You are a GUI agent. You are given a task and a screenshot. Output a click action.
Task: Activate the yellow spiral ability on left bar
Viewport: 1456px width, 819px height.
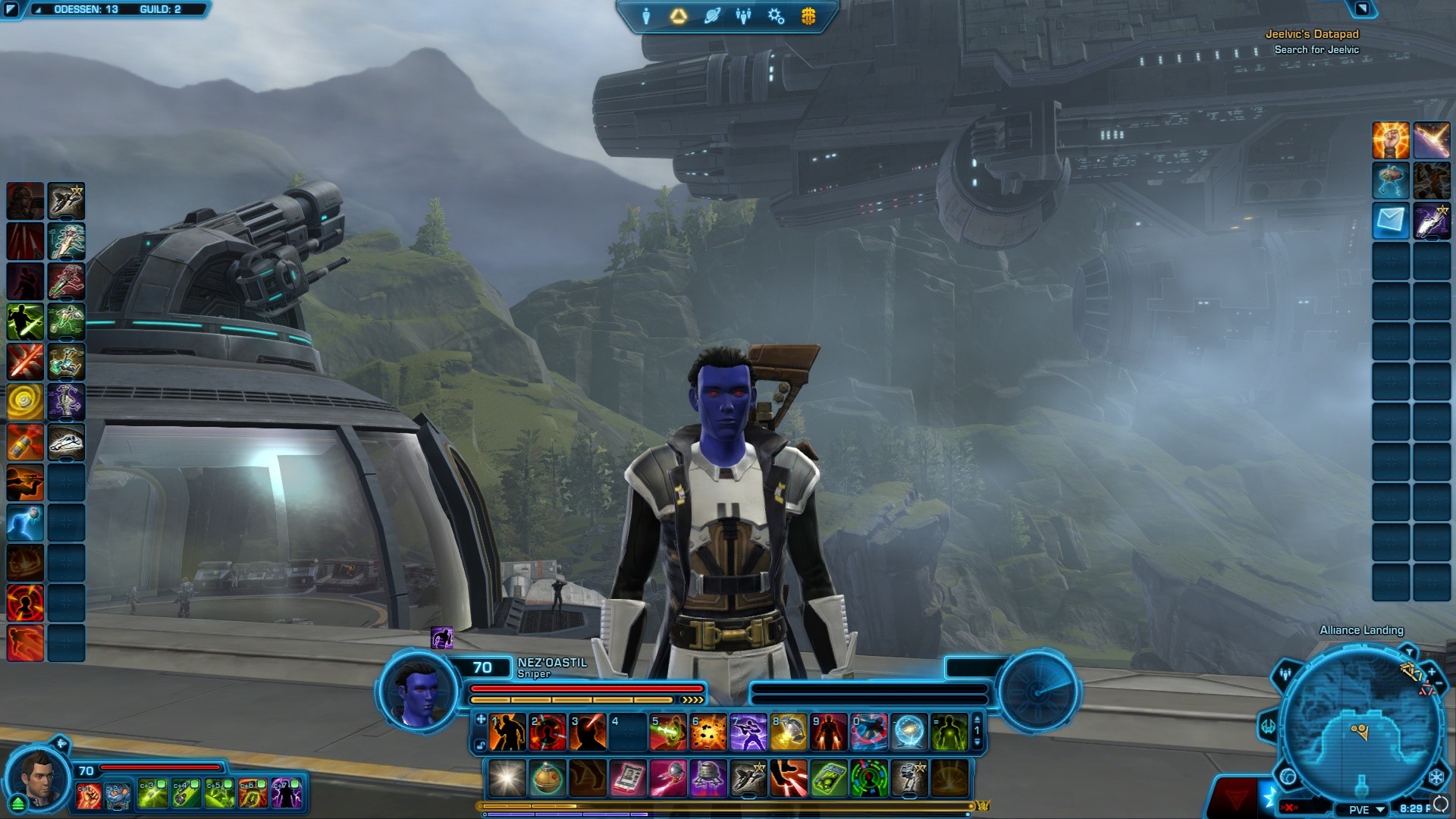25,401
